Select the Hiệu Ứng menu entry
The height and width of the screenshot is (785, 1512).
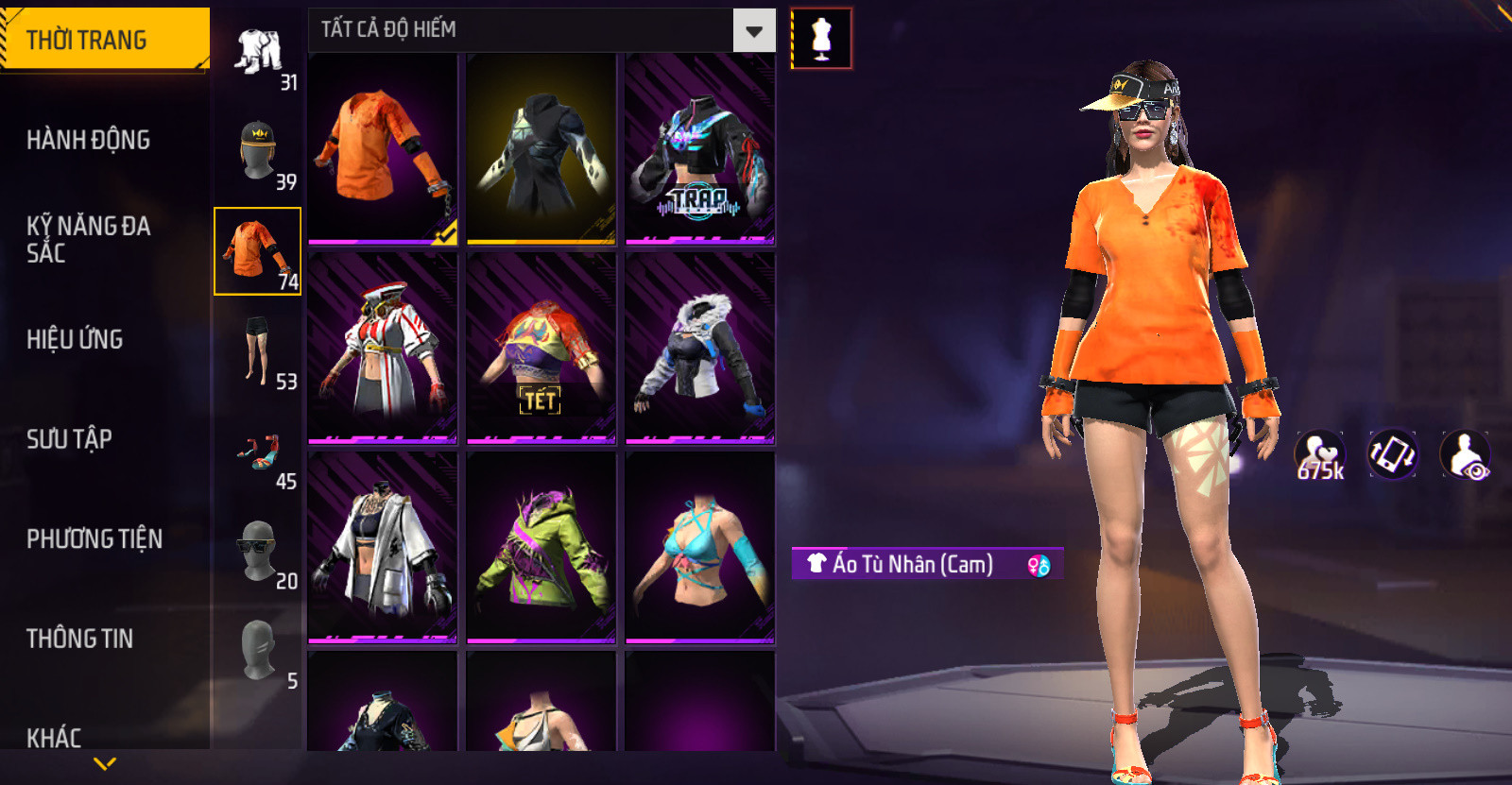pyautogui.click(x=75, y=339)
